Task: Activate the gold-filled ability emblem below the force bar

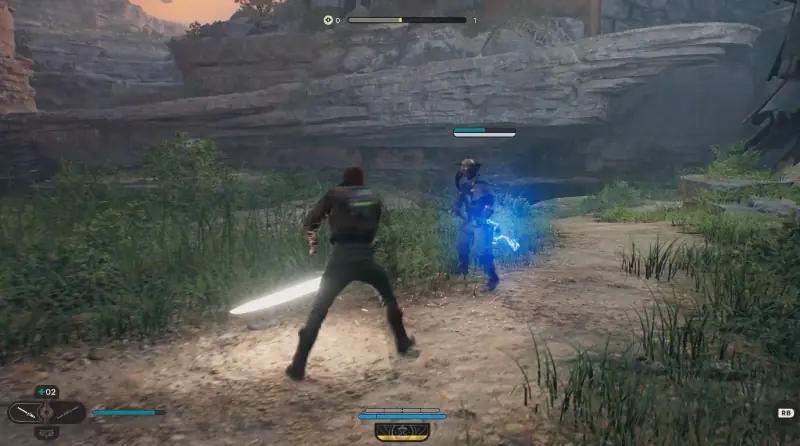Action: pos(402,431)
